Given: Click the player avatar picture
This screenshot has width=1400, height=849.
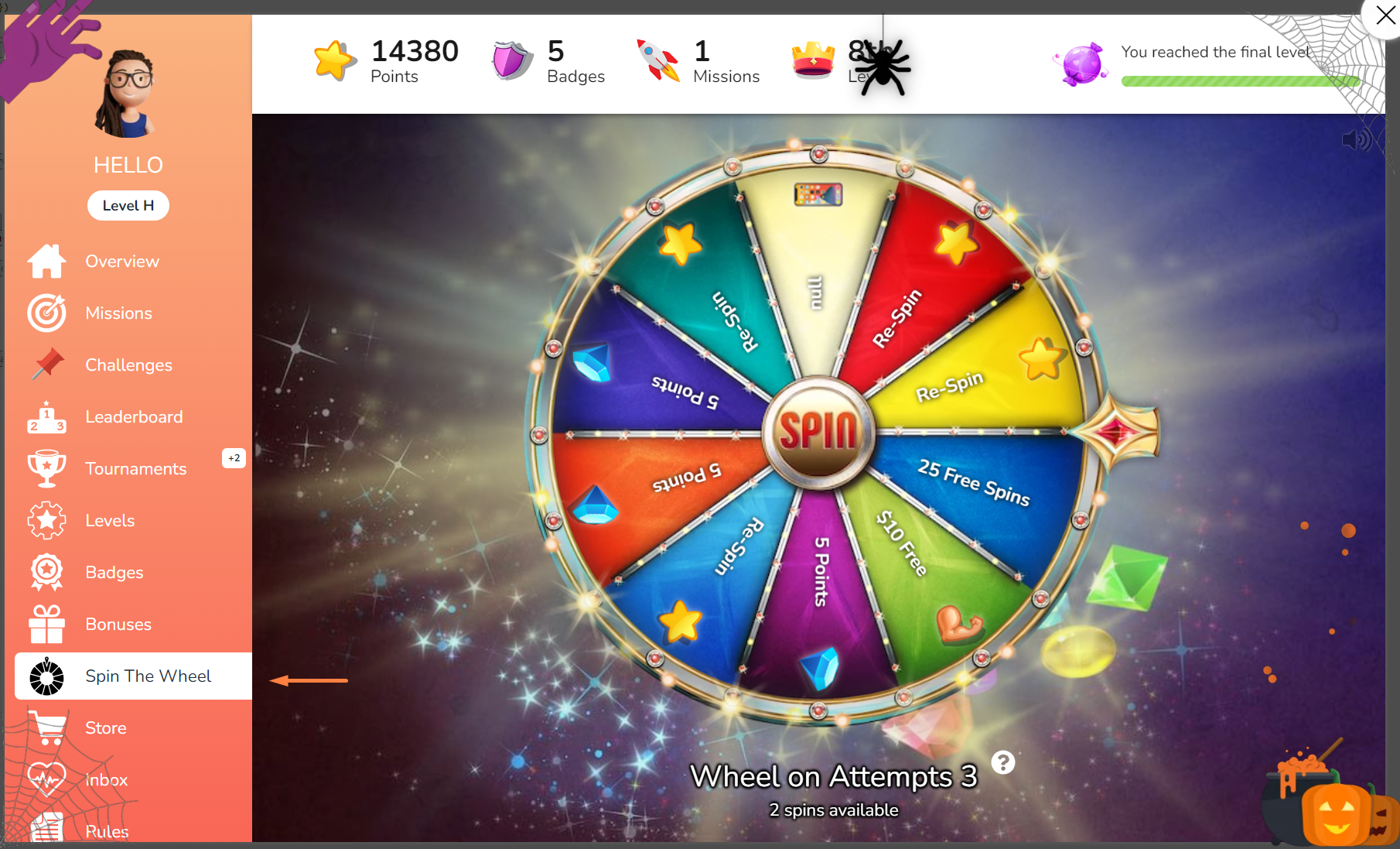Looking at the screenshot, I should click(128, 94).
